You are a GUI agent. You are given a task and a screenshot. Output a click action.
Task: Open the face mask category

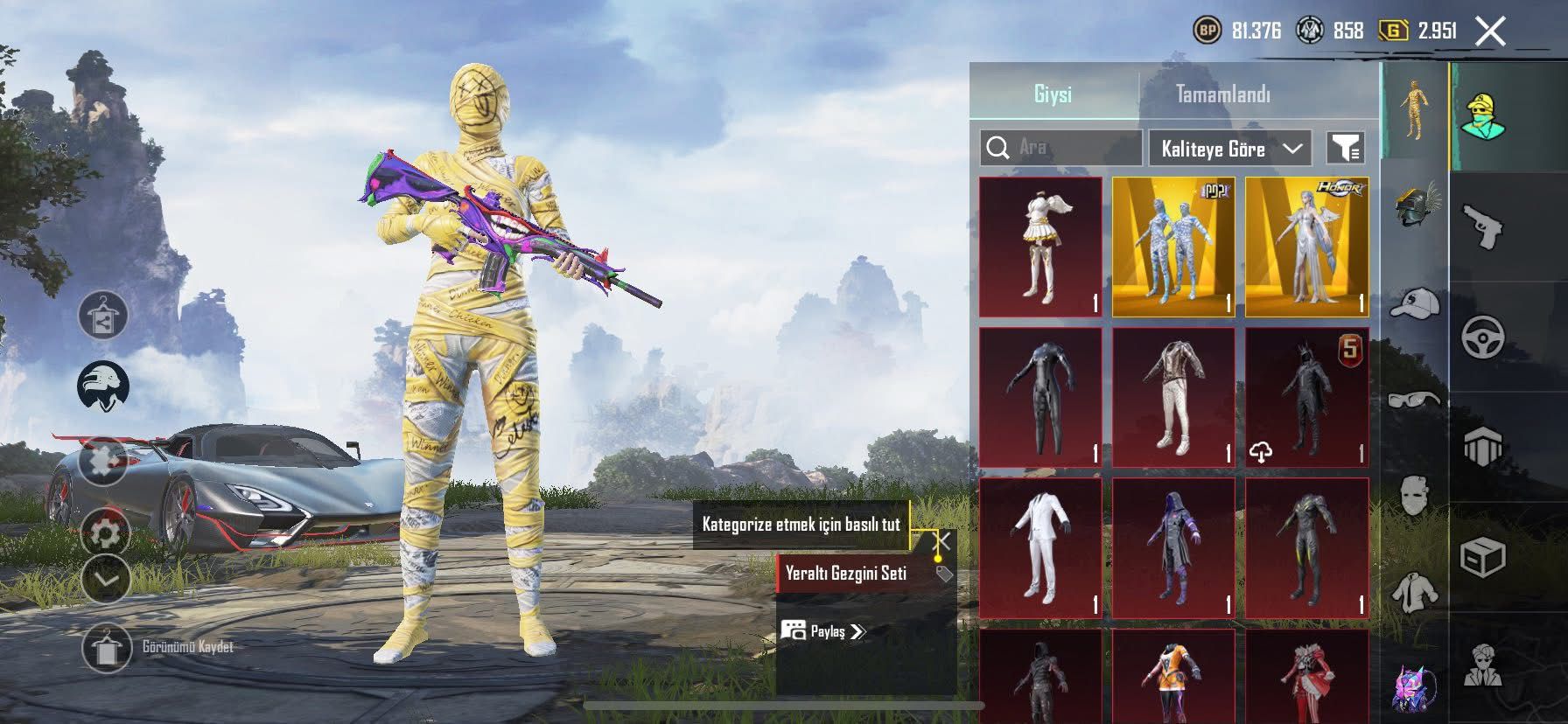coord(1414,497)
